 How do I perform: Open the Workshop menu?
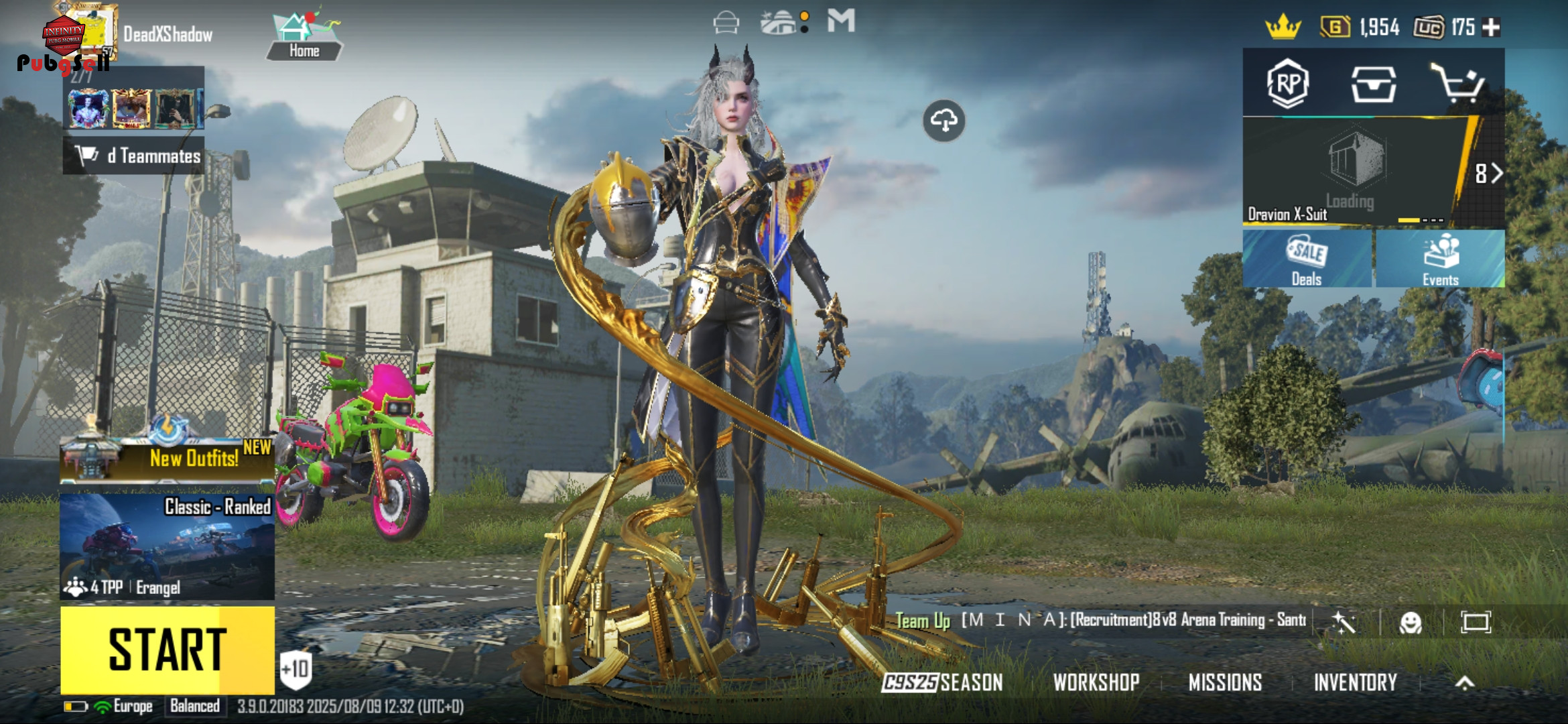(x=1096, y=682)
